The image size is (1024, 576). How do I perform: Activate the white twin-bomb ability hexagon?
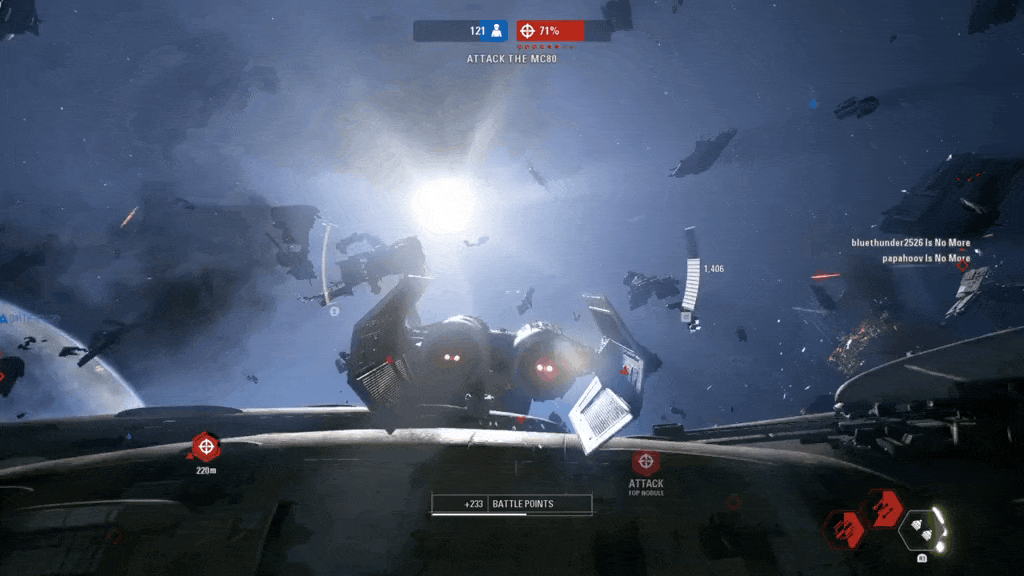[923, 531]
